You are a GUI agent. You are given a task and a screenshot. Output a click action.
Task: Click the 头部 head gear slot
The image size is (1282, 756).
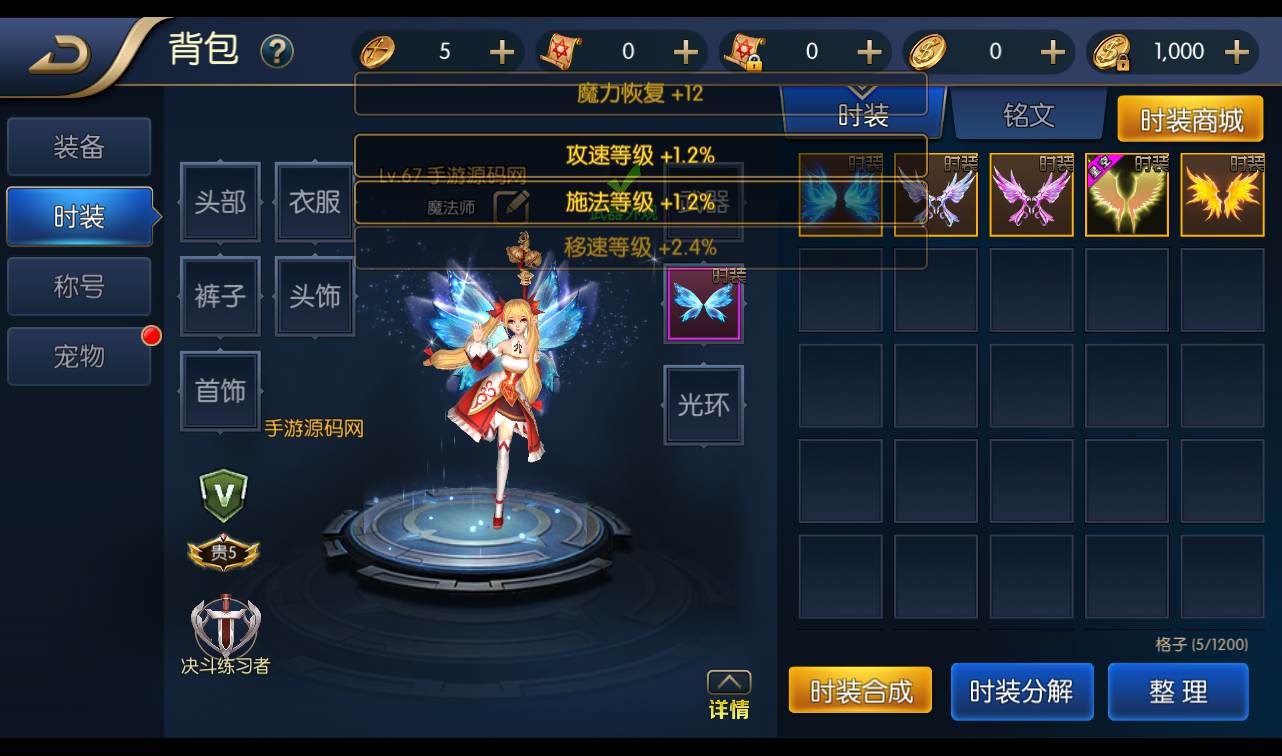219,202
